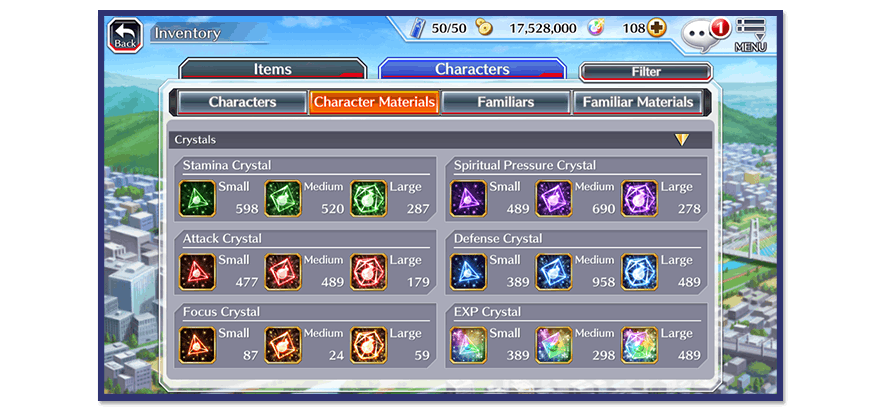Pick the Small Attack Crystal

(x=197, y=272)
